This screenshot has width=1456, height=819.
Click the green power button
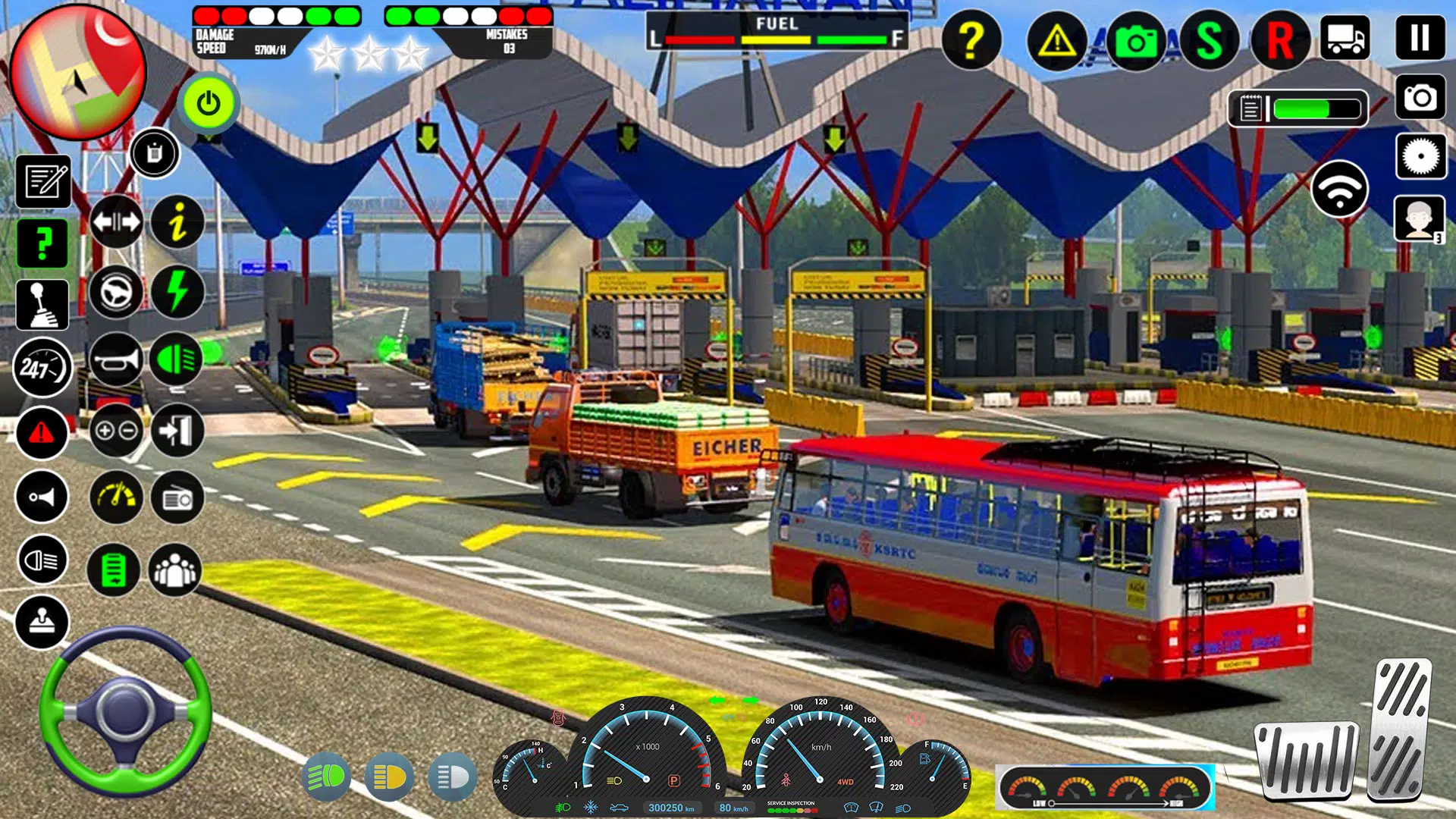[209, 103]
